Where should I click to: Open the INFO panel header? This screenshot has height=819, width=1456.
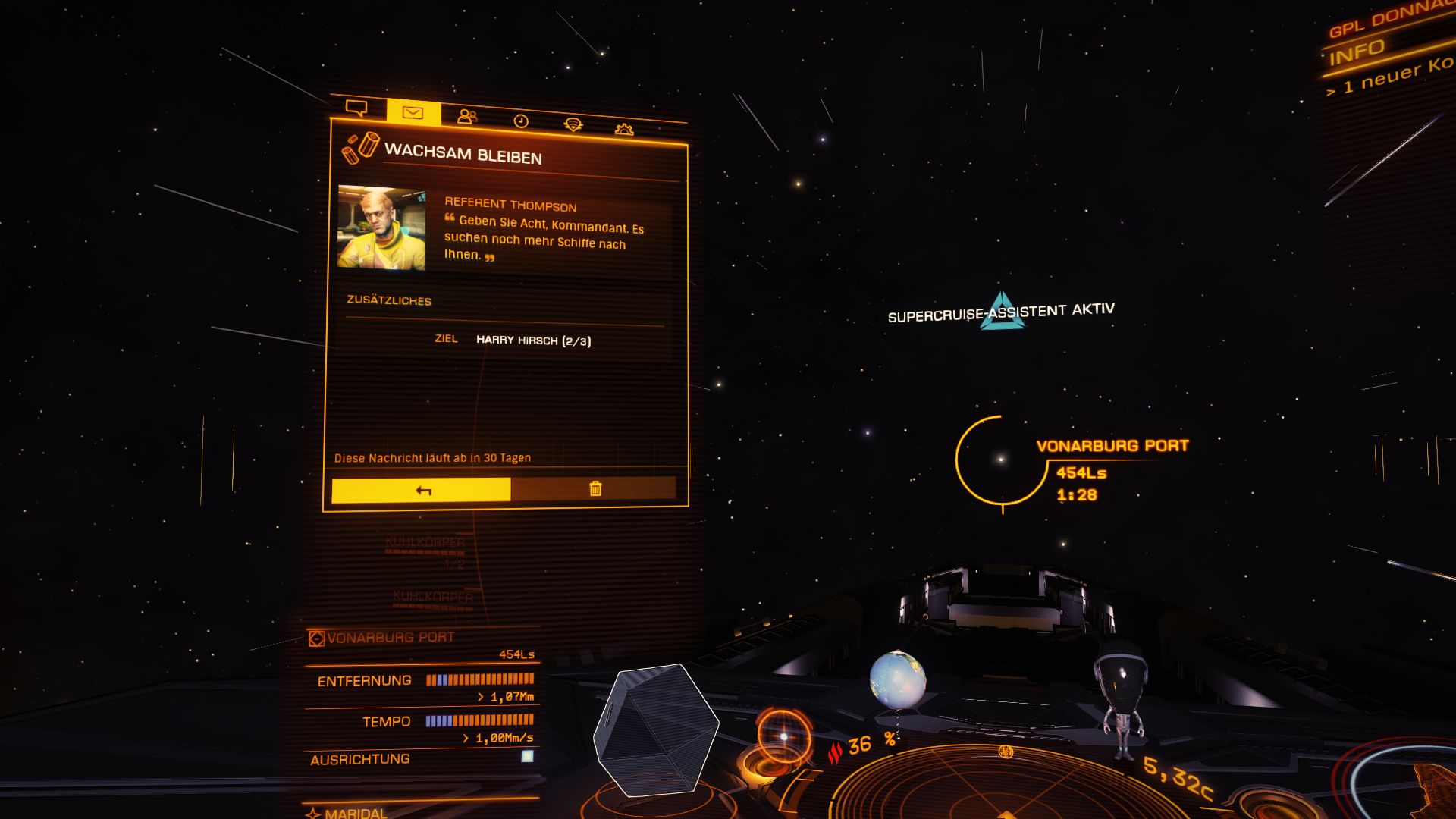pos(1357,52)
